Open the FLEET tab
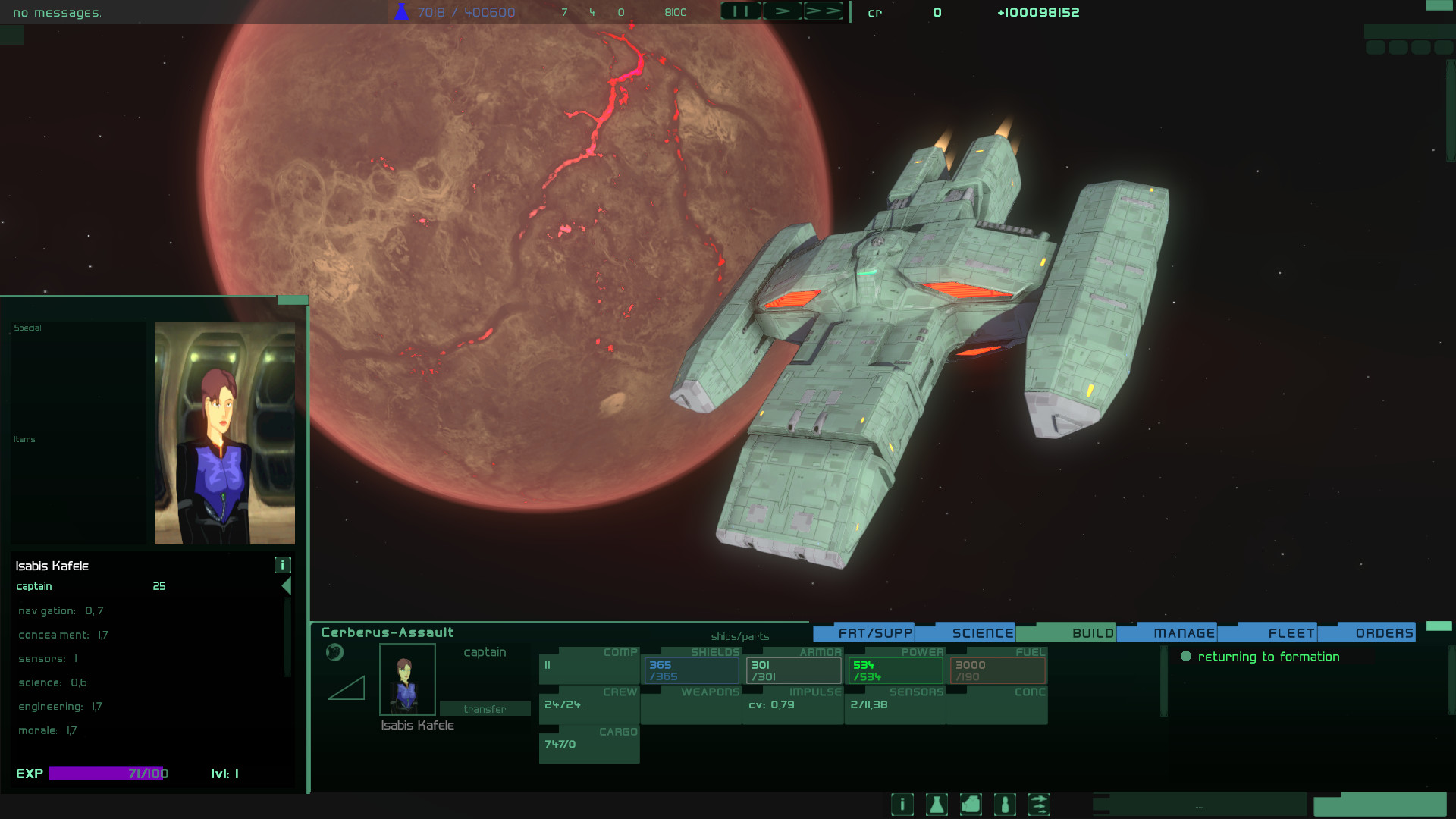Image resolution: width=1456 pixels, height=819 pixels. 1291,632
